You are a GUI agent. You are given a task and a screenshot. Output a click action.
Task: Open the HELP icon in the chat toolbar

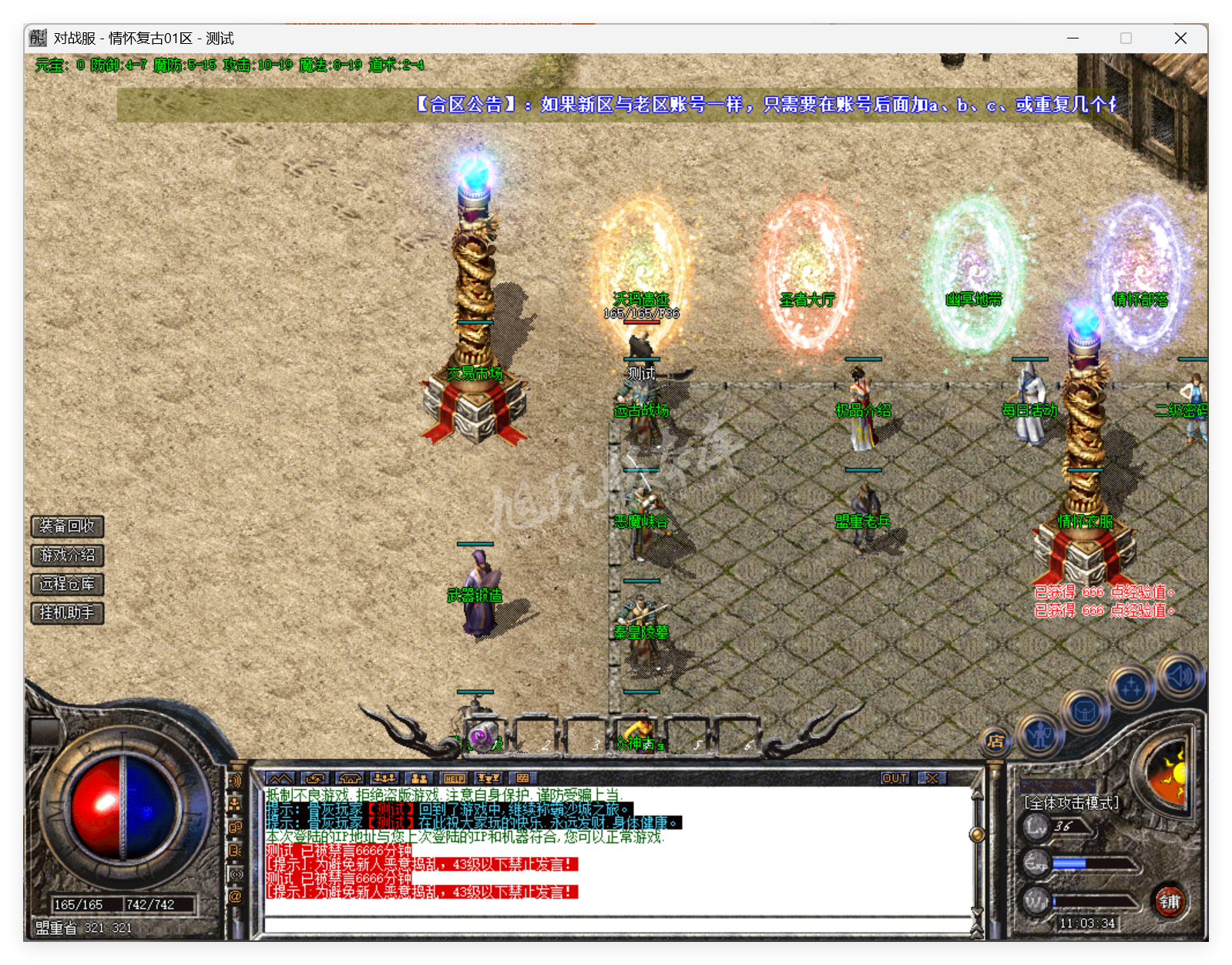[x=455, y=779]
